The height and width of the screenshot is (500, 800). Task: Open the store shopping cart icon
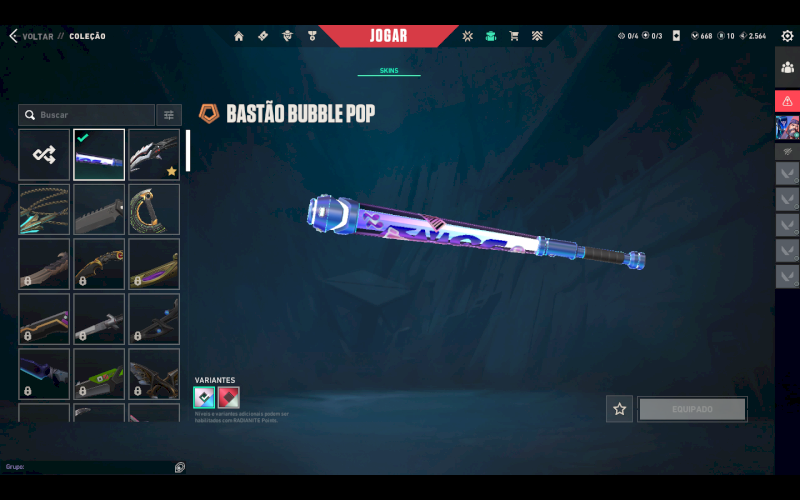(x=514, y=36)
